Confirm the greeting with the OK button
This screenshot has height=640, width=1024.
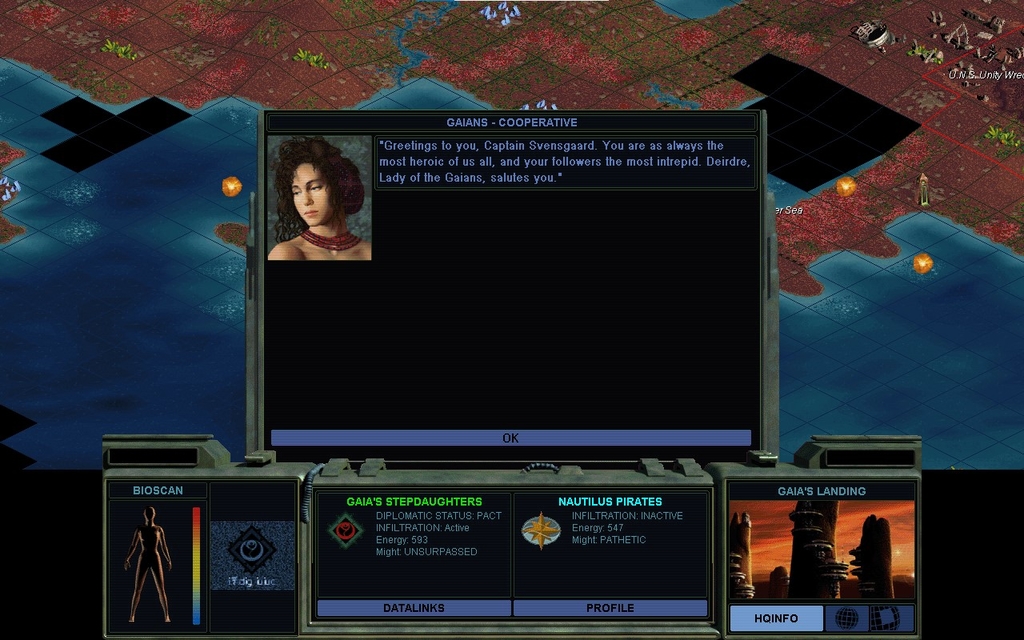pyautogui.click(x=510, y=438)
